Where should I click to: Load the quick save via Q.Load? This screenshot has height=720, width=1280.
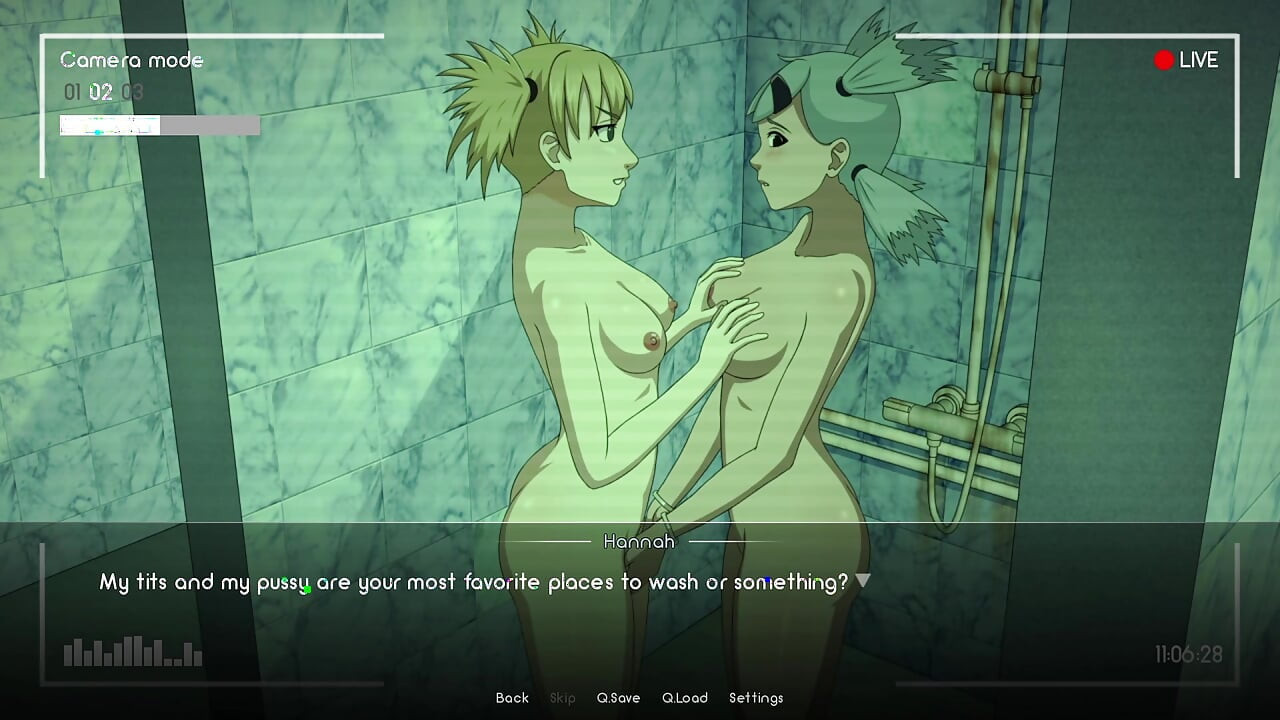click(685, 698)
